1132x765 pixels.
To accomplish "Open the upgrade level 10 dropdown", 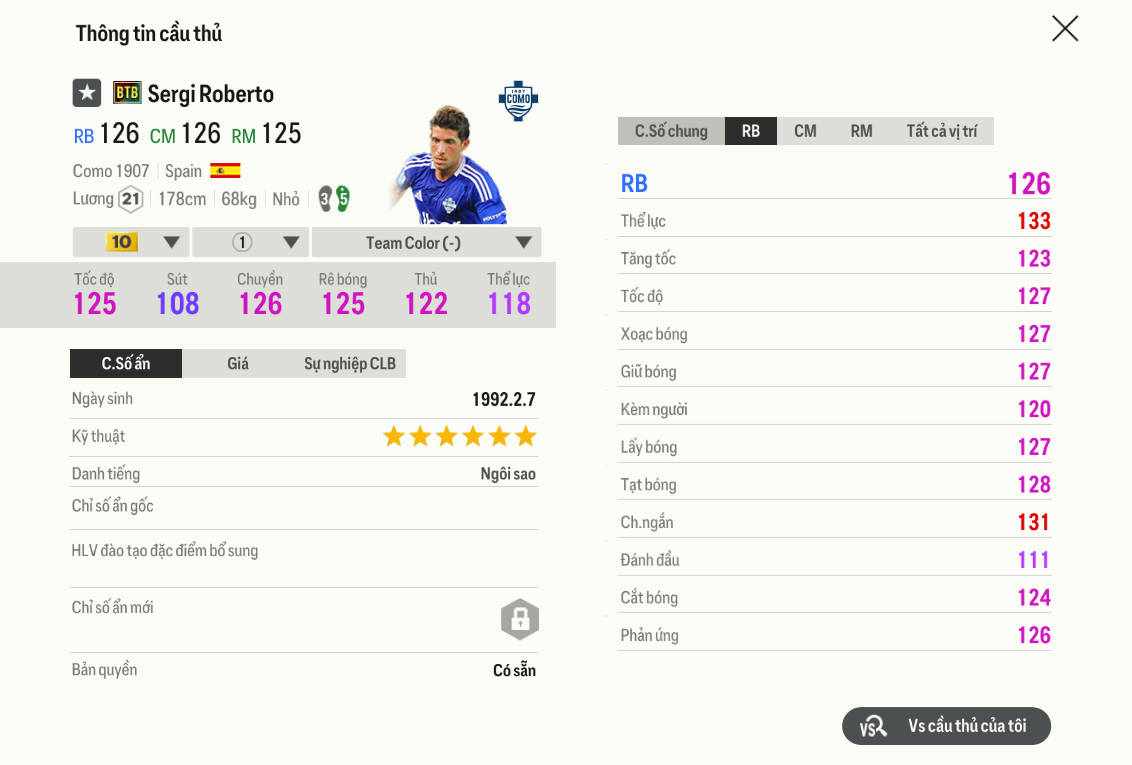I will [131, 242].
